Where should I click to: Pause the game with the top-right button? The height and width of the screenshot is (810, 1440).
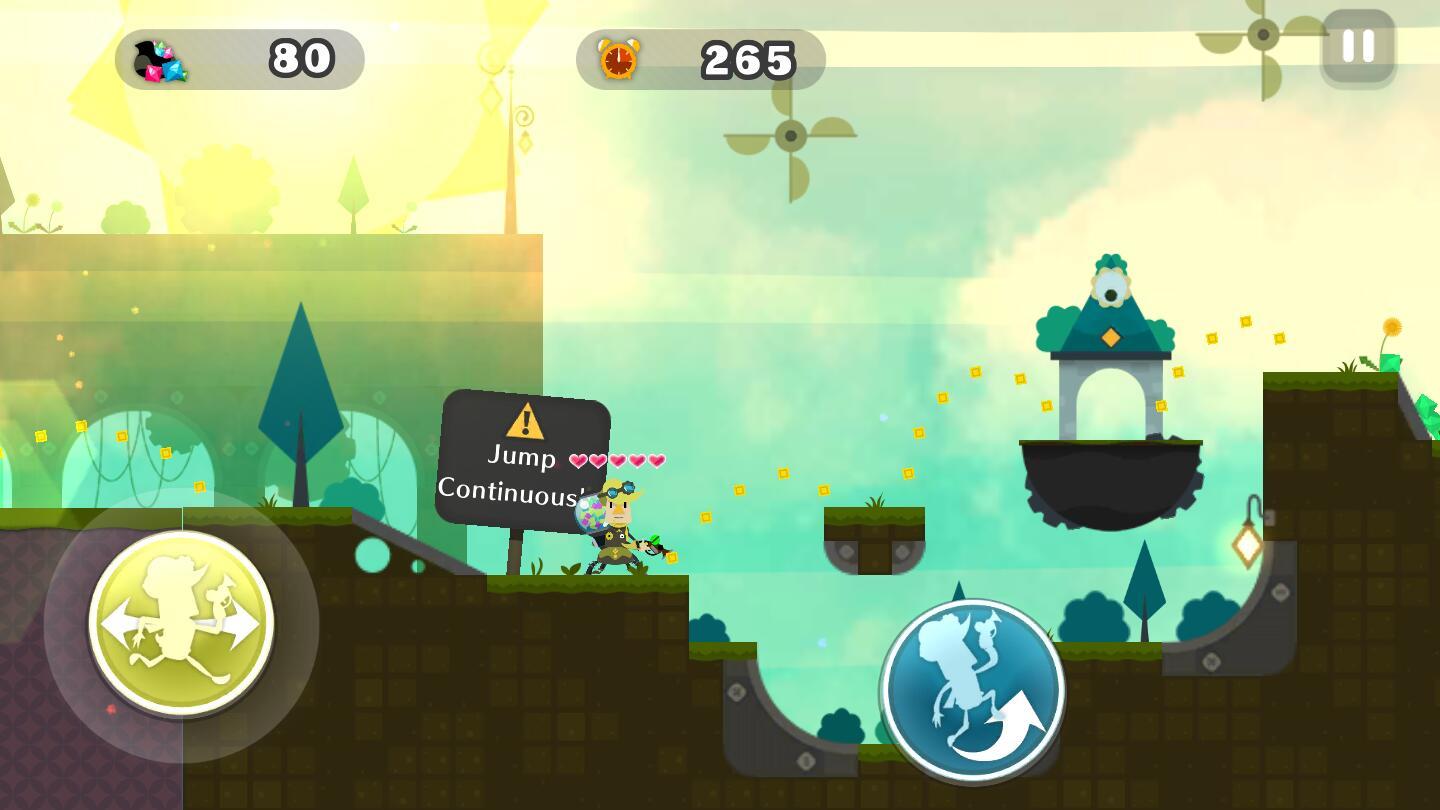[1358, 46]
